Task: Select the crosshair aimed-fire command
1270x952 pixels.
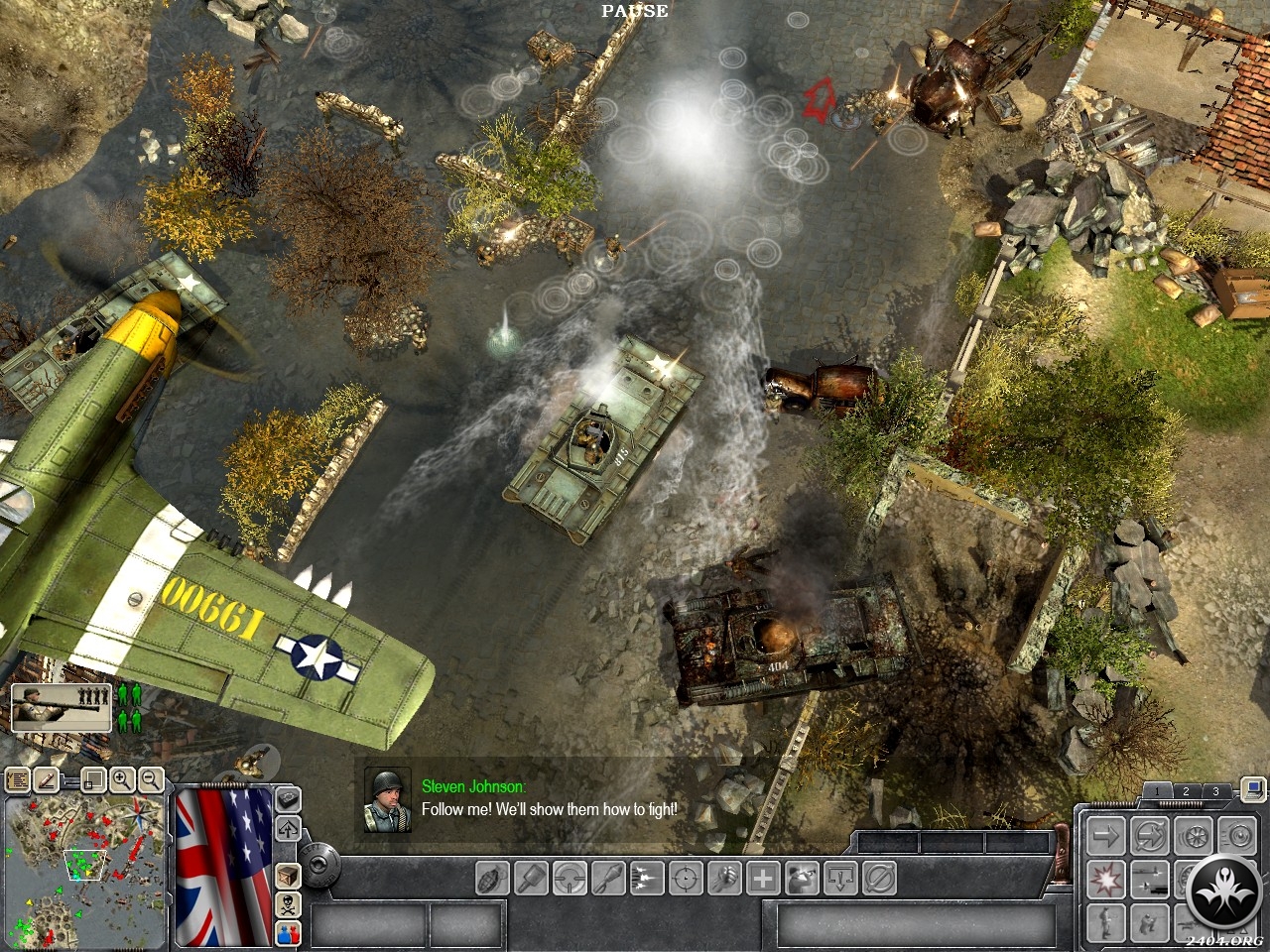Action: [x=686, y=878]
